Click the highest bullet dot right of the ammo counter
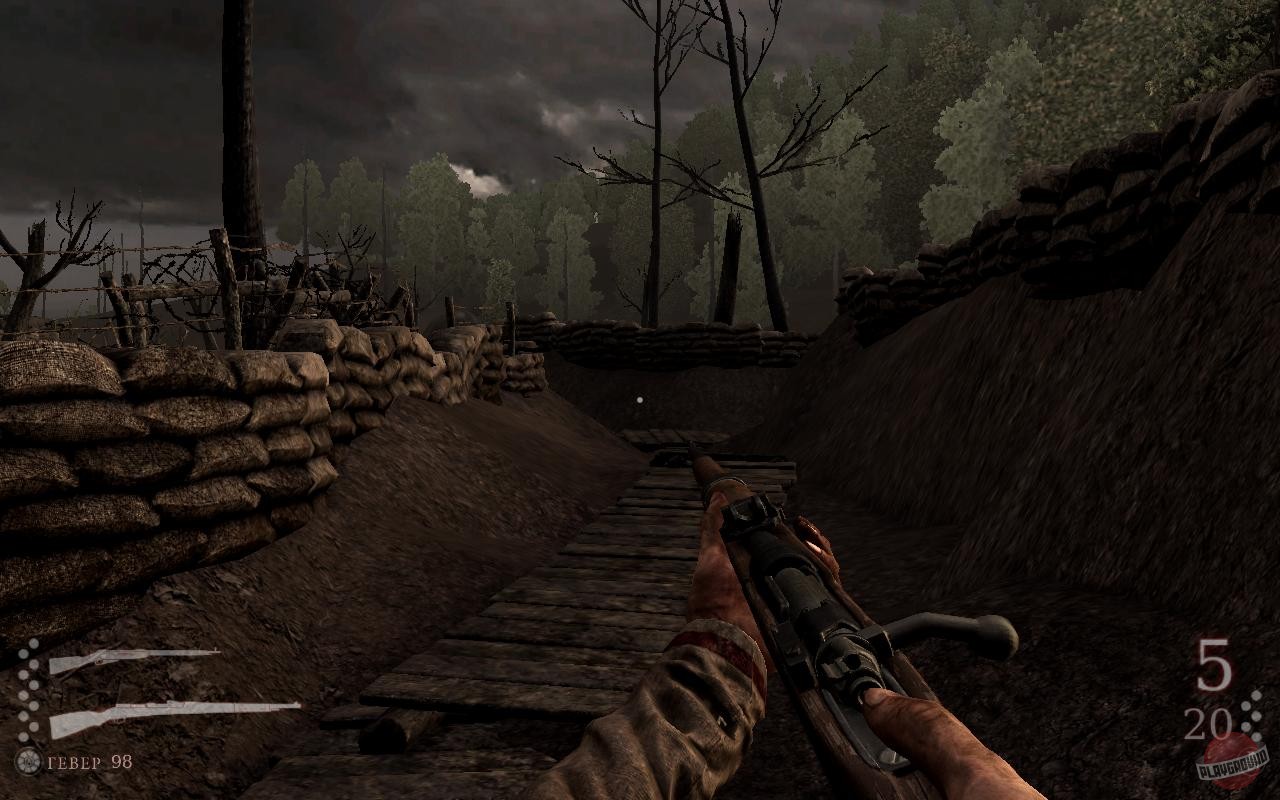 [x=1256, y=694]
